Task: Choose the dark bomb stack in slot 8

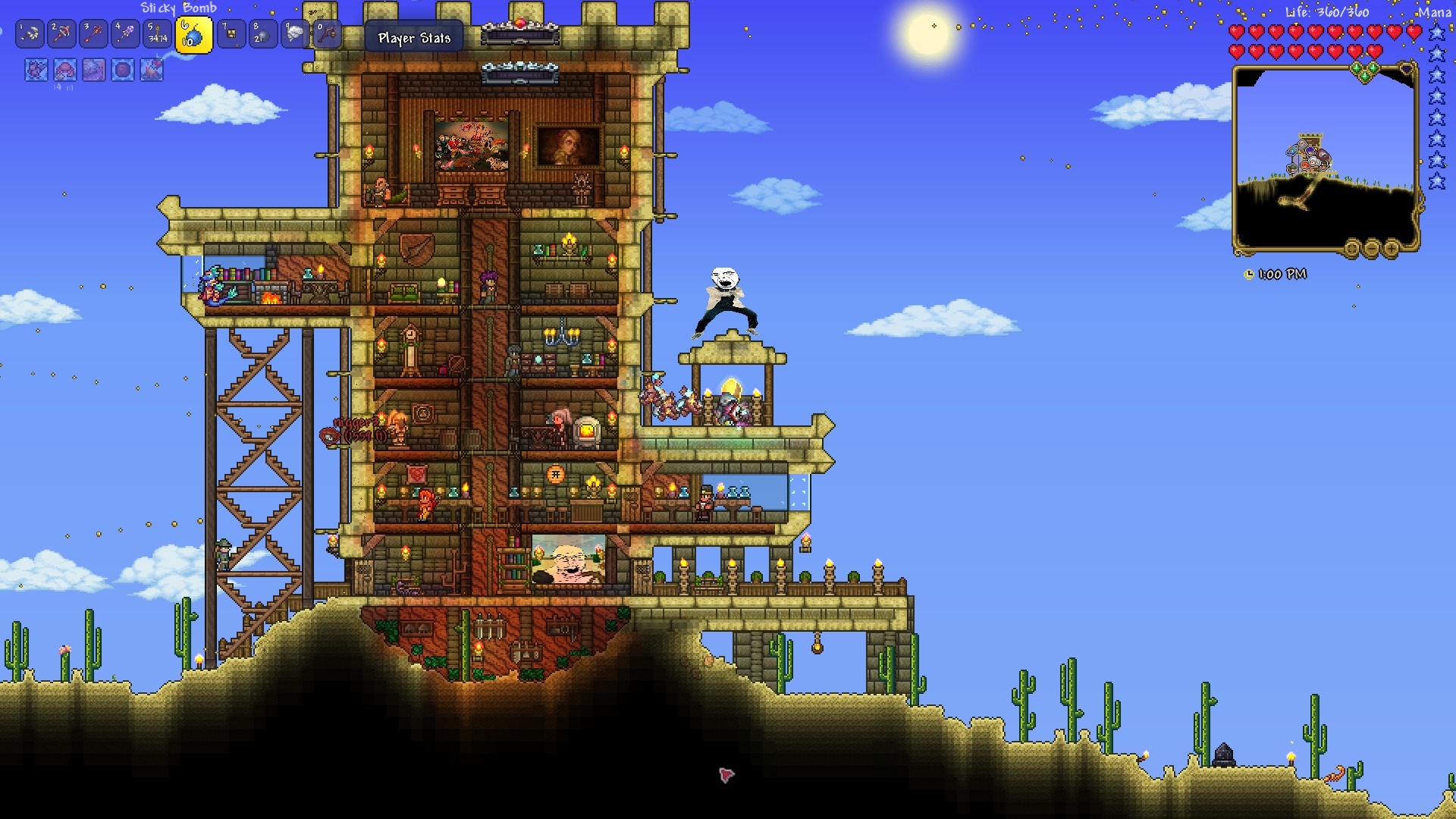Action: [262, 34]
